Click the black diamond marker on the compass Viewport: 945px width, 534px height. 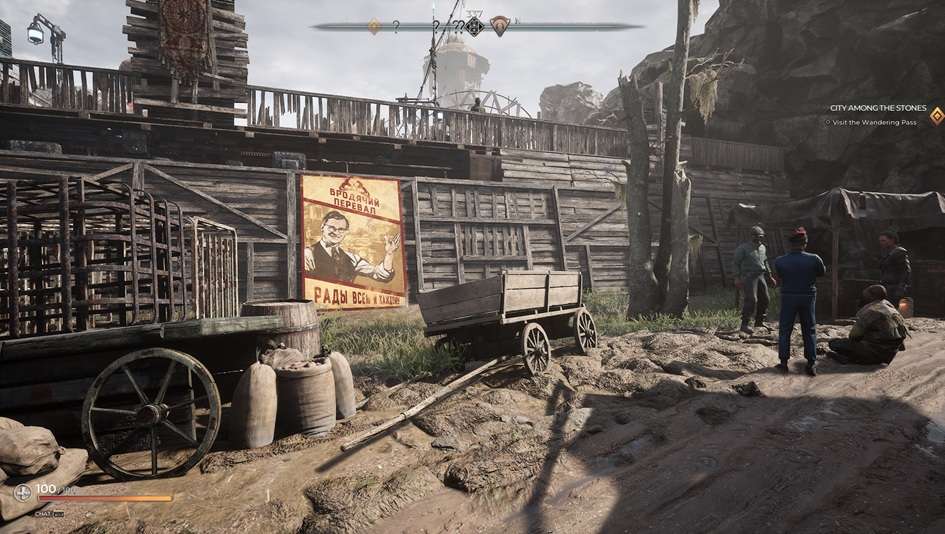pos(475,27)
